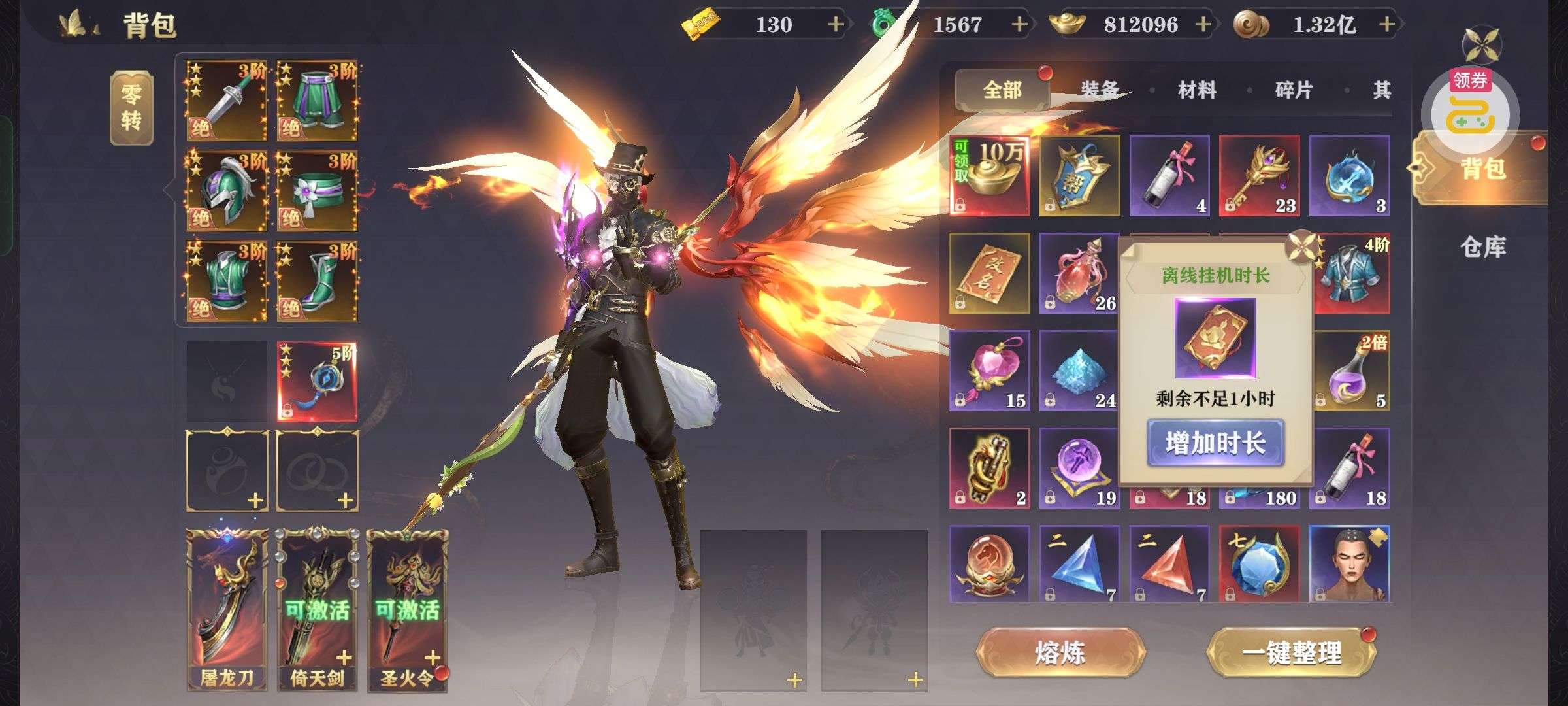This screenshot has width=1568, height=706.
Task: Select the 全部 tab
Action: 1002,90
